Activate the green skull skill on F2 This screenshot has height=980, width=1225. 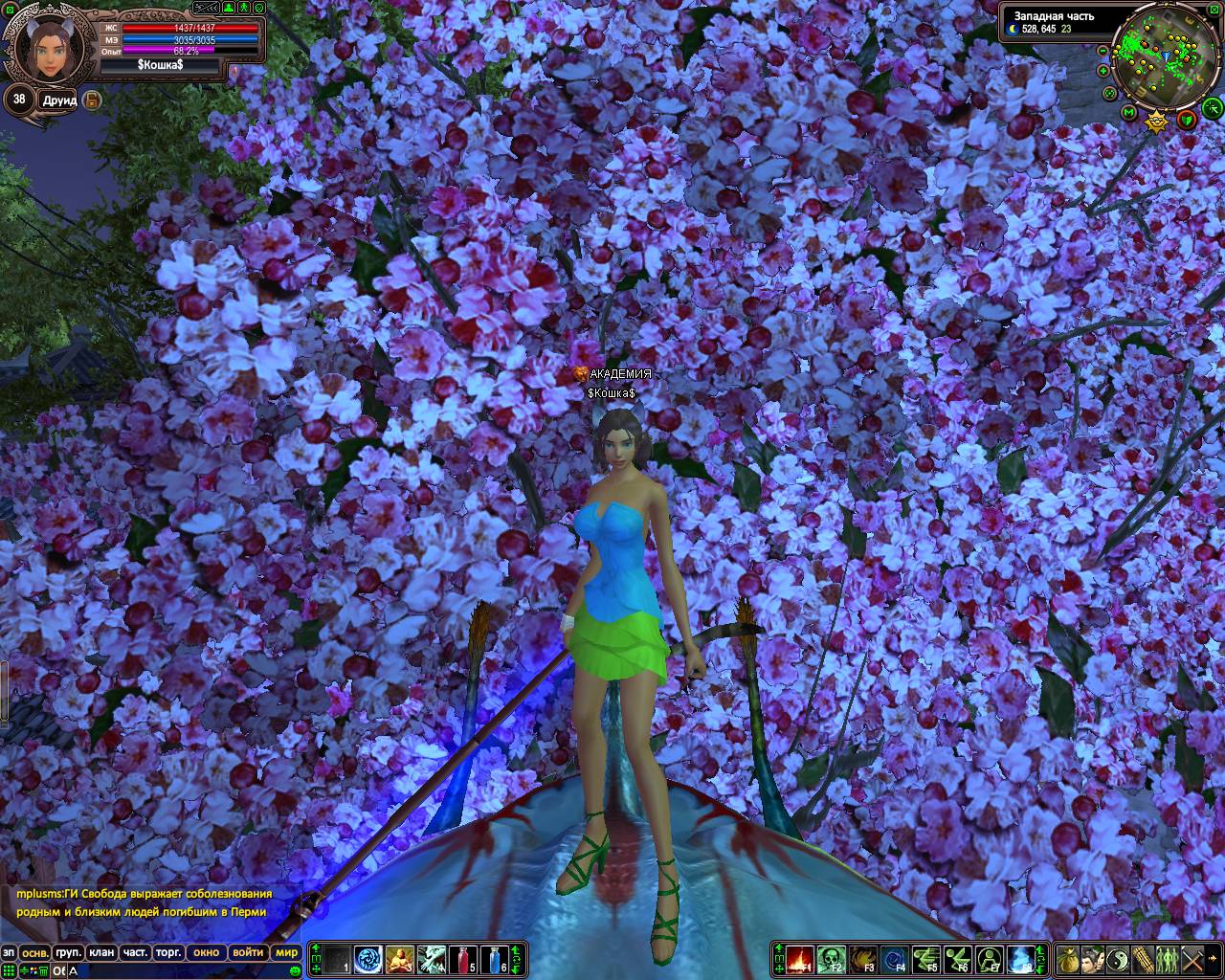(831, 958)
